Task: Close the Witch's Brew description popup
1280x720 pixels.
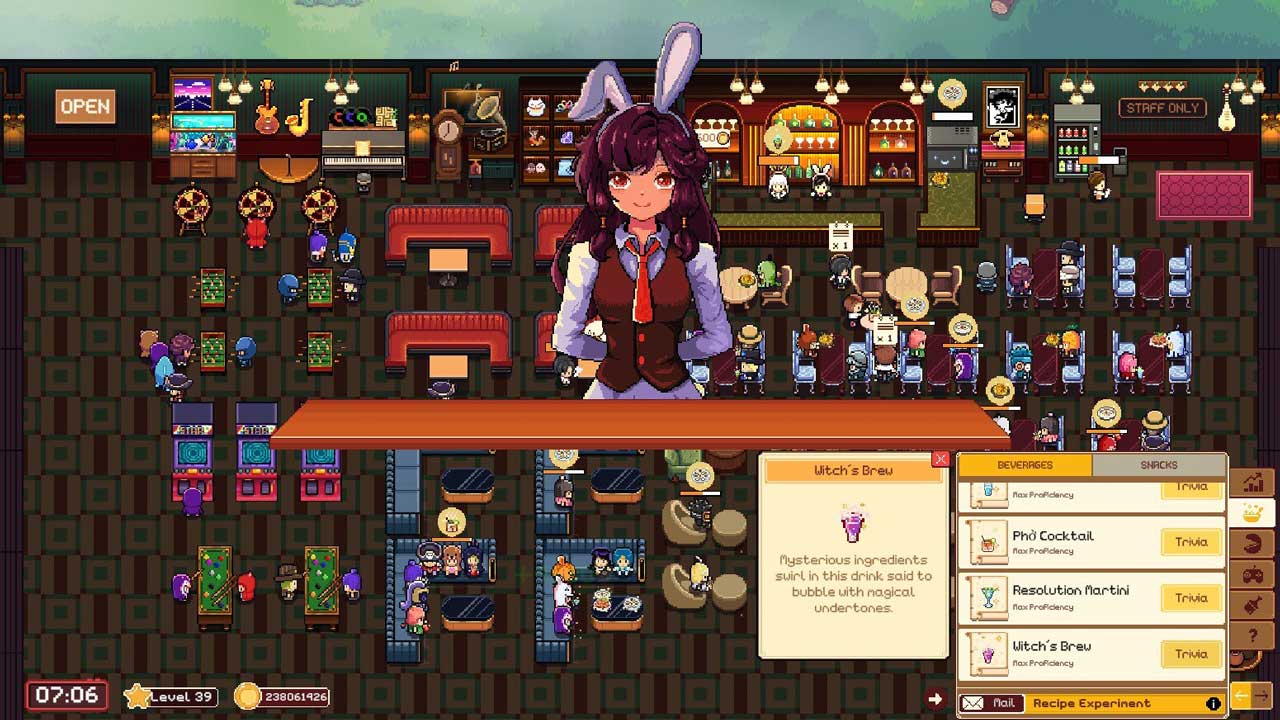Action: click(940, 459)
